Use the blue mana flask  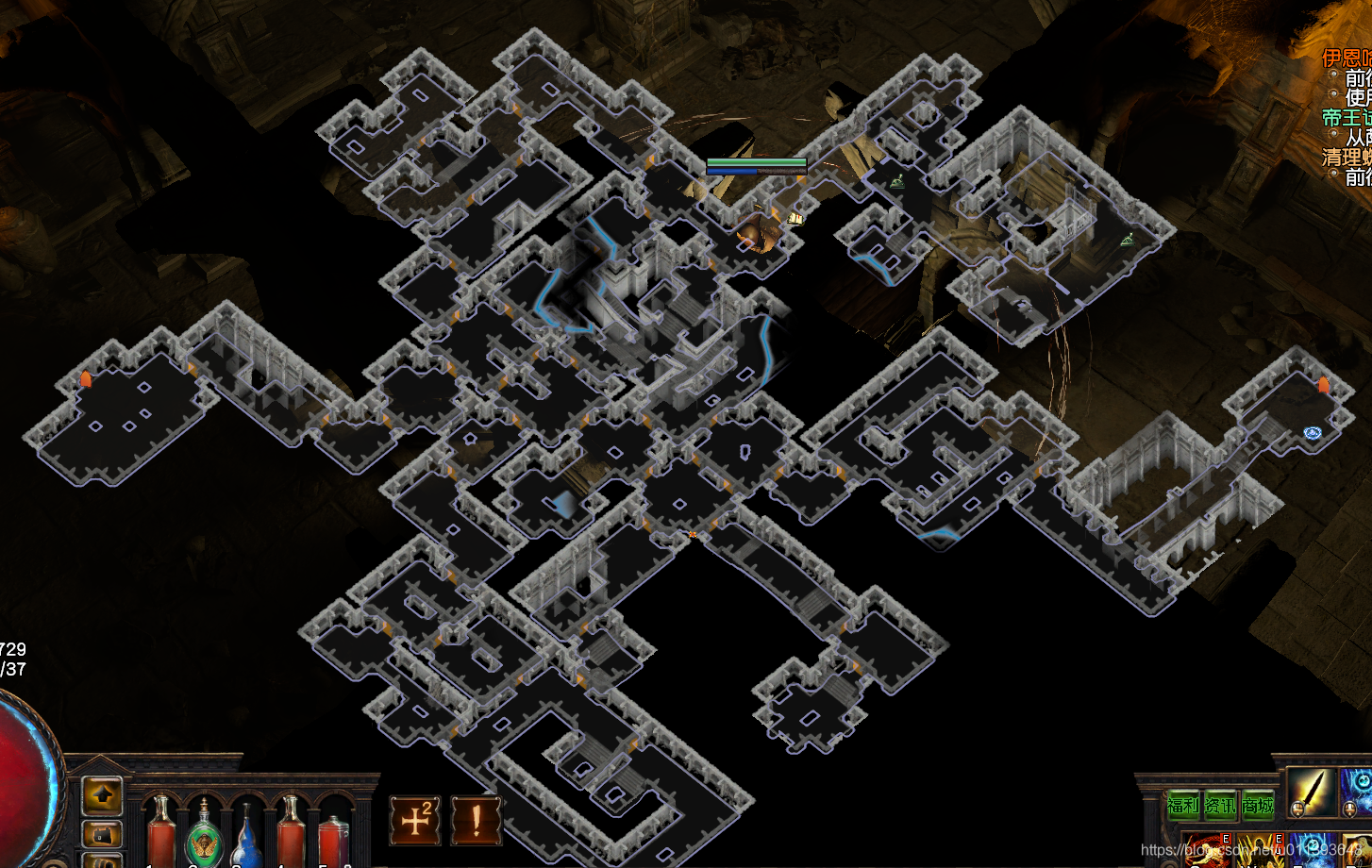[x=247, y=837]
